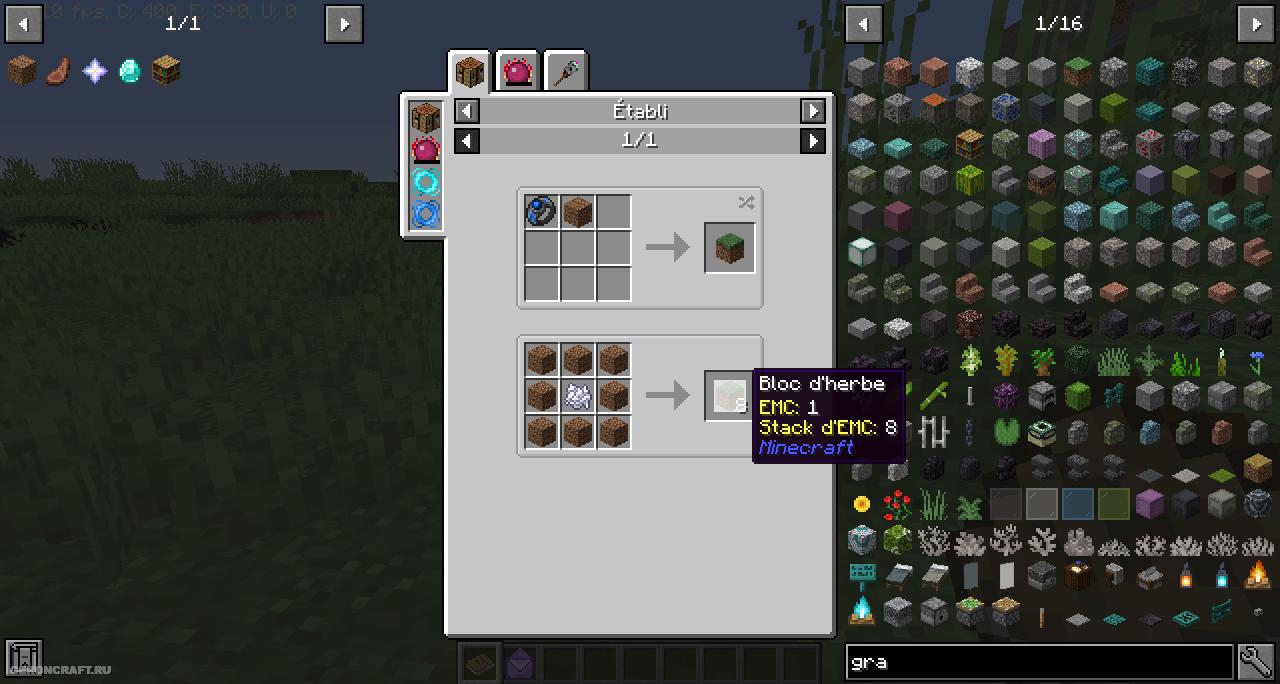The image size is (1280, 684).
Task: Choose the bookshelf bookmark item
Action: 166,70
